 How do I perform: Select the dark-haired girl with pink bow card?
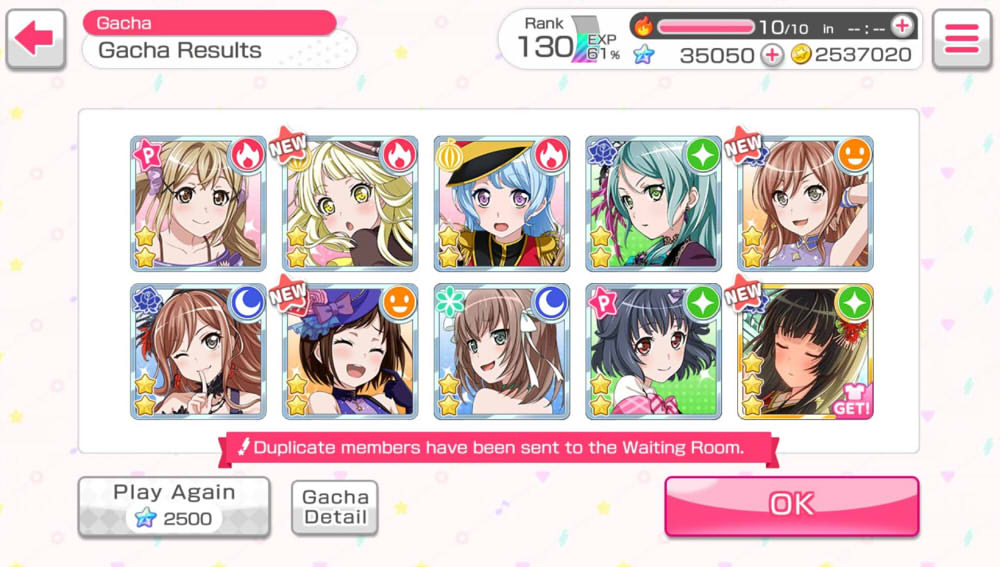[654, 352]
